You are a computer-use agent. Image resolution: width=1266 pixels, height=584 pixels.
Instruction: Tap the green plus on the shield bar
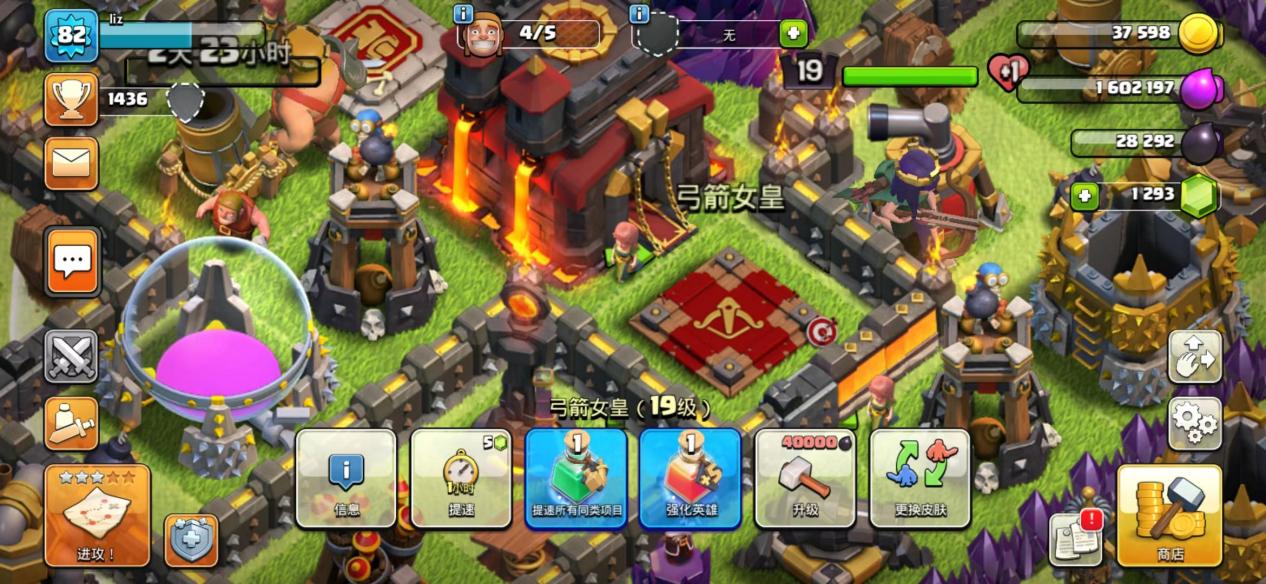coord(793,34)
